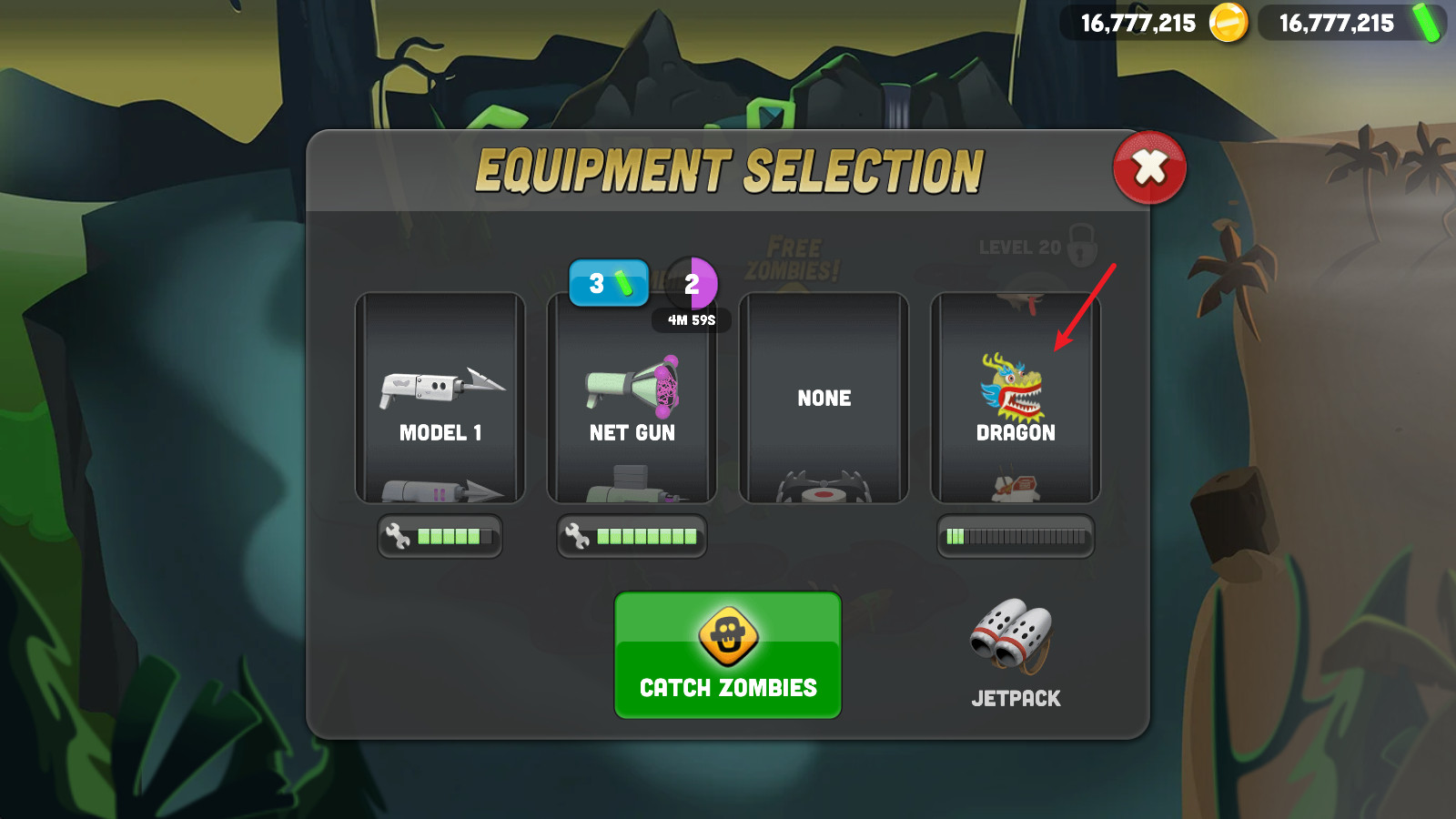Screen dimensions: 1456x819
Task: Choose the Net Gun equipment slot
Action: [632, 398]
